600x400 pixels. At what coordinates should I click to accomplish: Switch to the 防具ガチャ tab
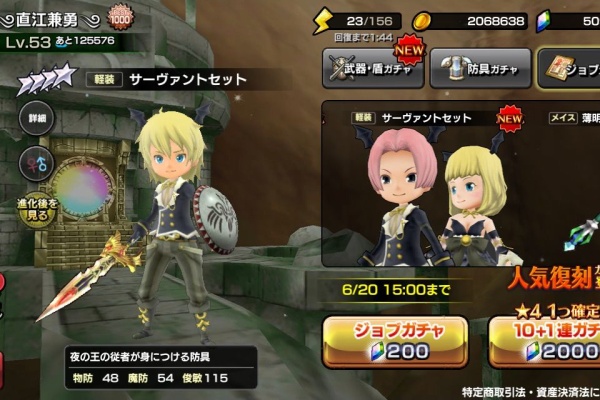pyautogui.click(x=480, y=68)
